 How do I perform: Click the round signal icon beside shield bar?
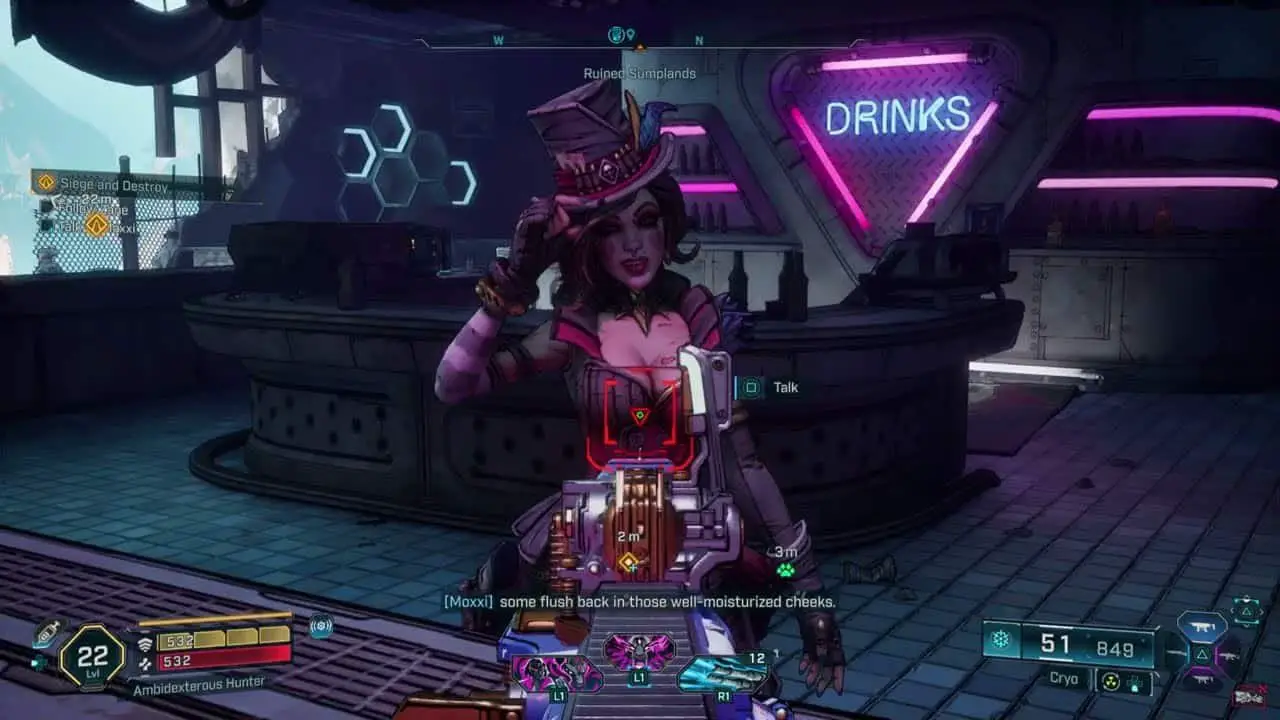[x=321, y=627]
